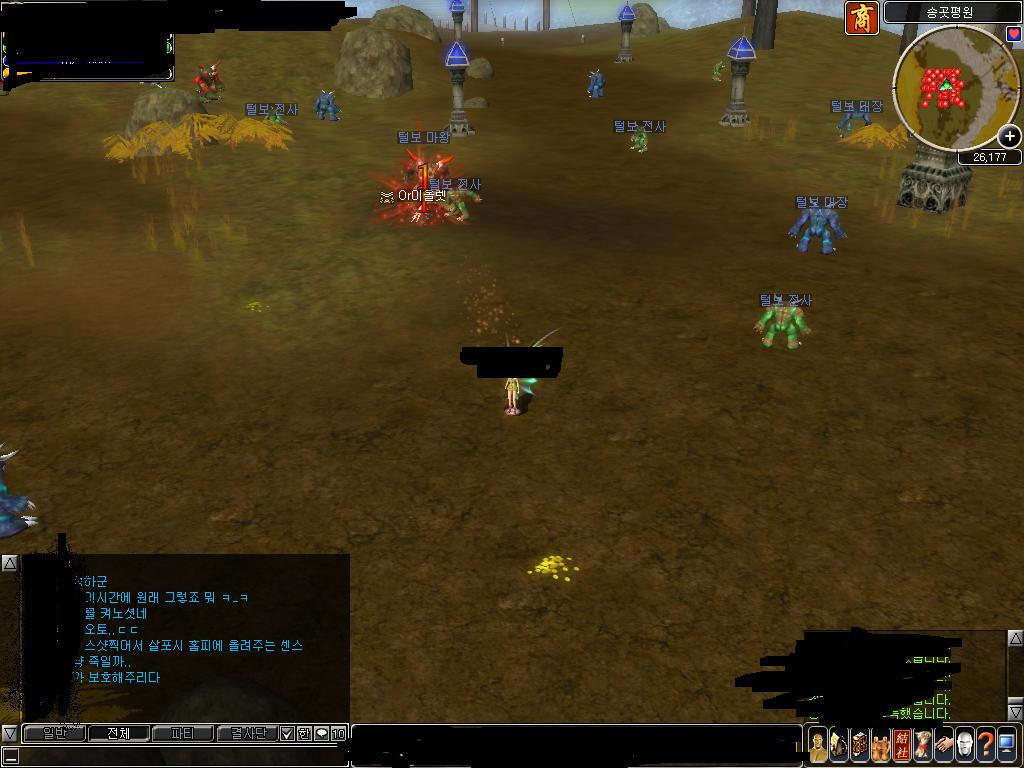Open the red 商 merchant icon

862,18
